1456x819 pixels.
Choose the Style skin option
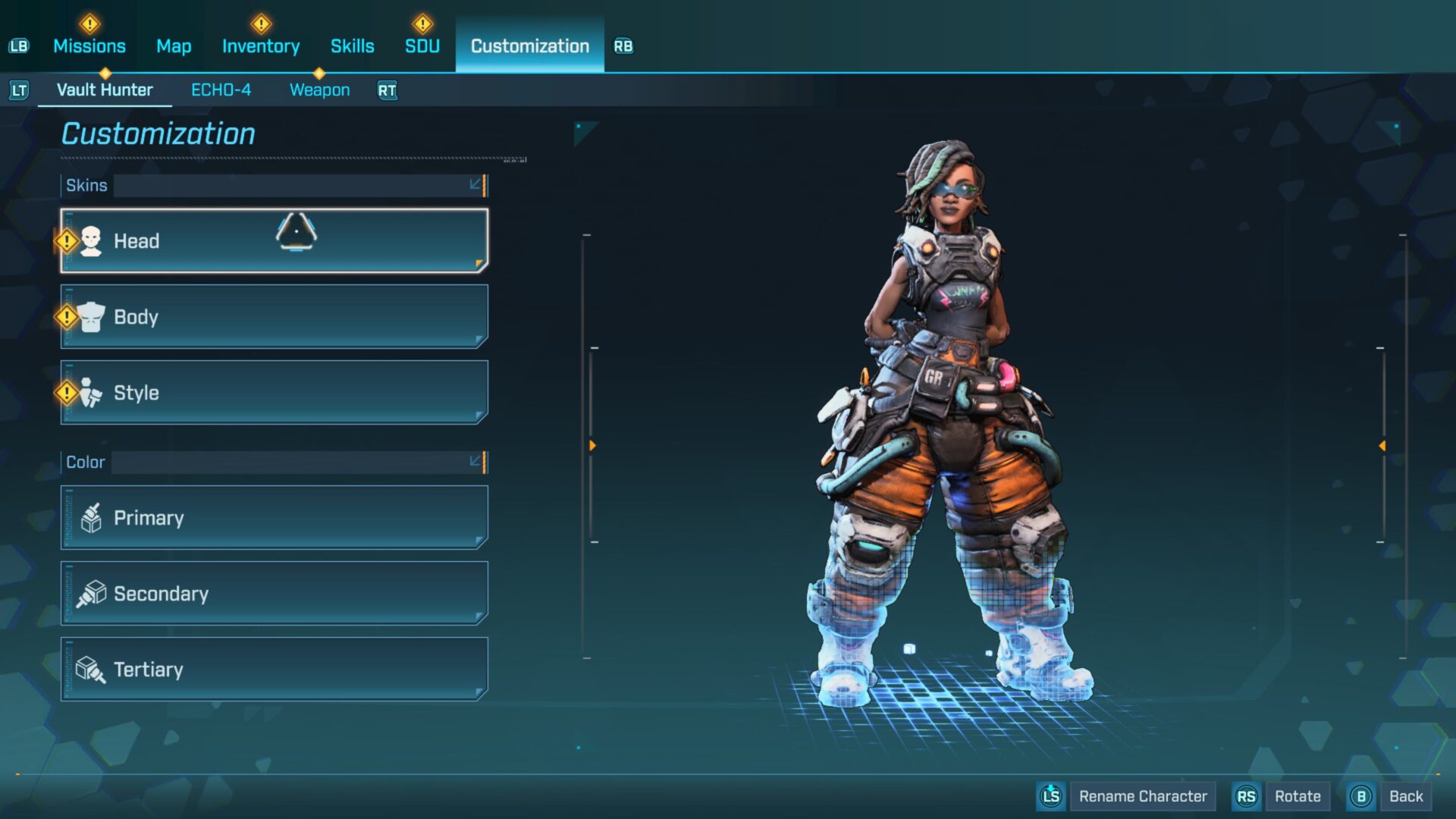pos(274,393)
